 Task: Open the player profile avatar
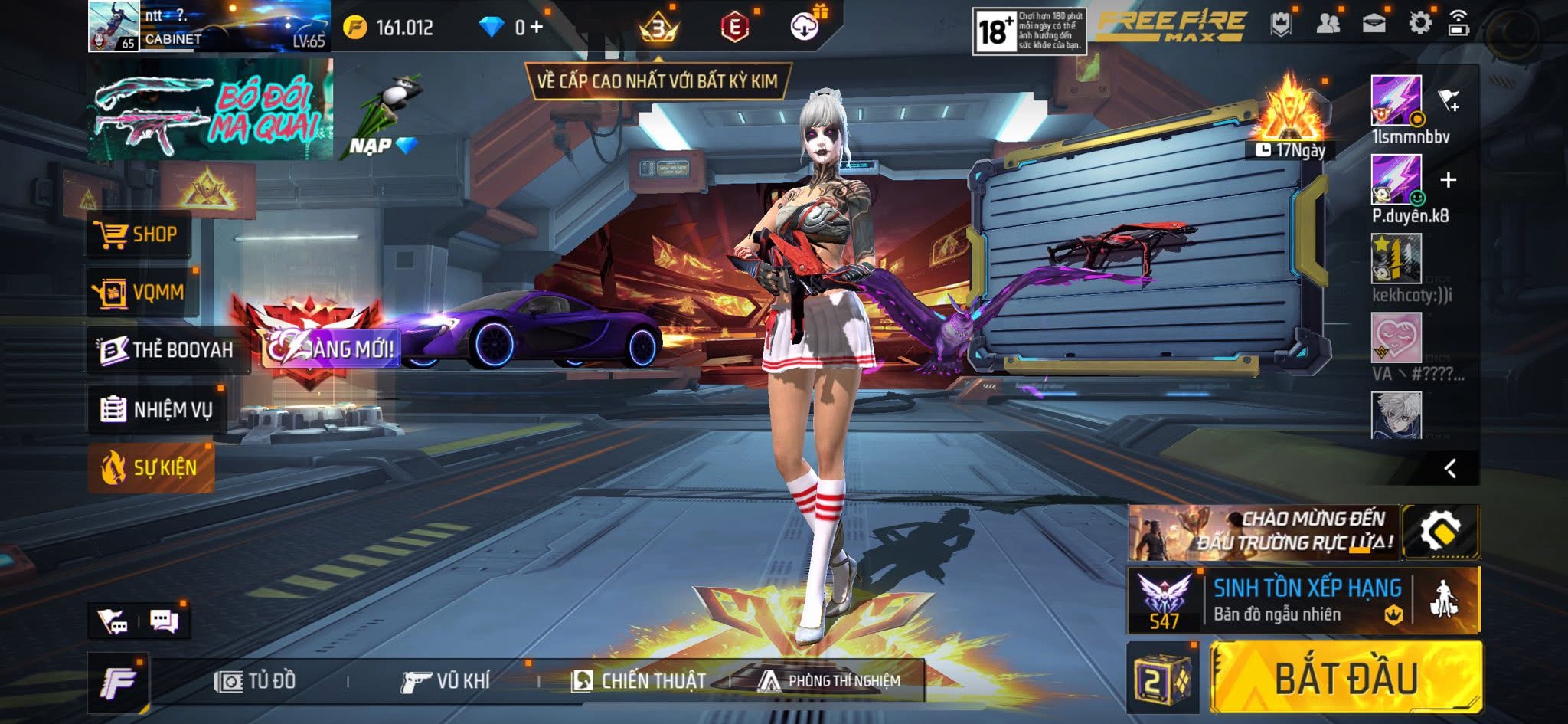coord(113,26)
